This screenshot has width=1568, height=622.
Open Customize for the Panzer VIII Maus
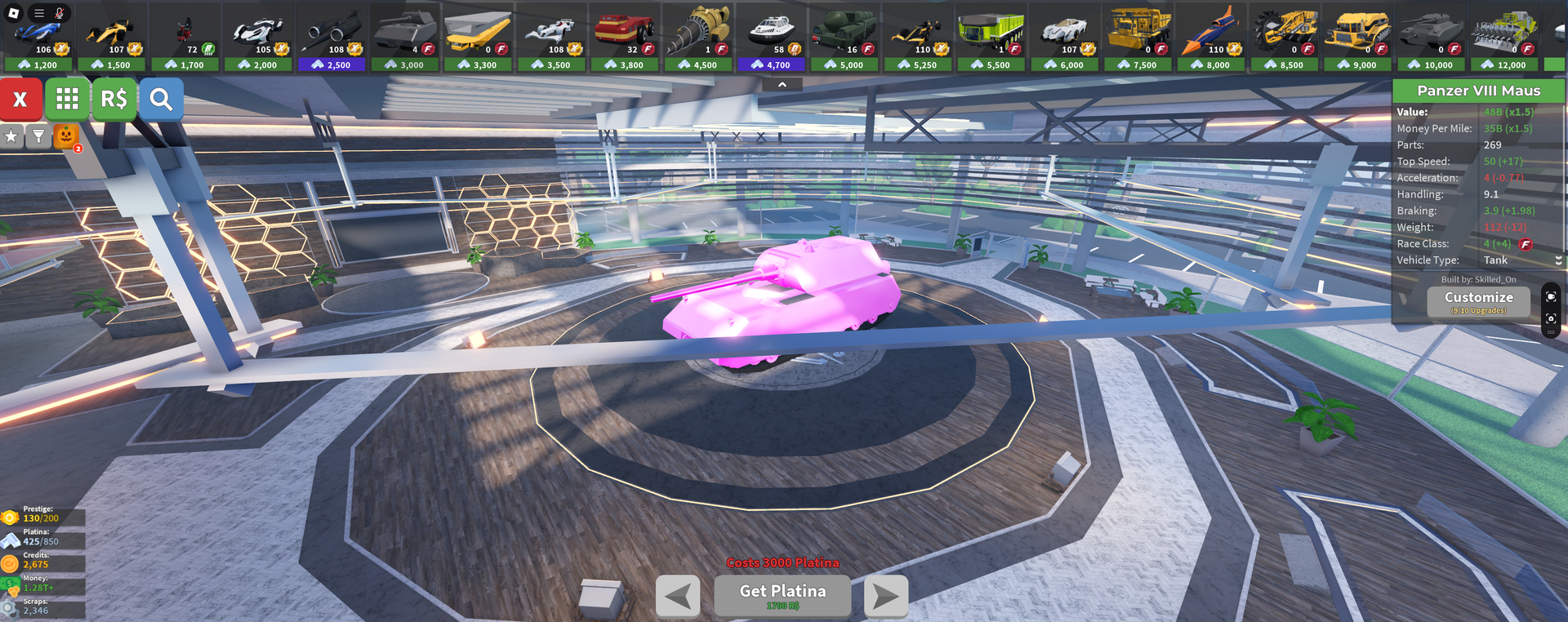tap(1478, 301)
